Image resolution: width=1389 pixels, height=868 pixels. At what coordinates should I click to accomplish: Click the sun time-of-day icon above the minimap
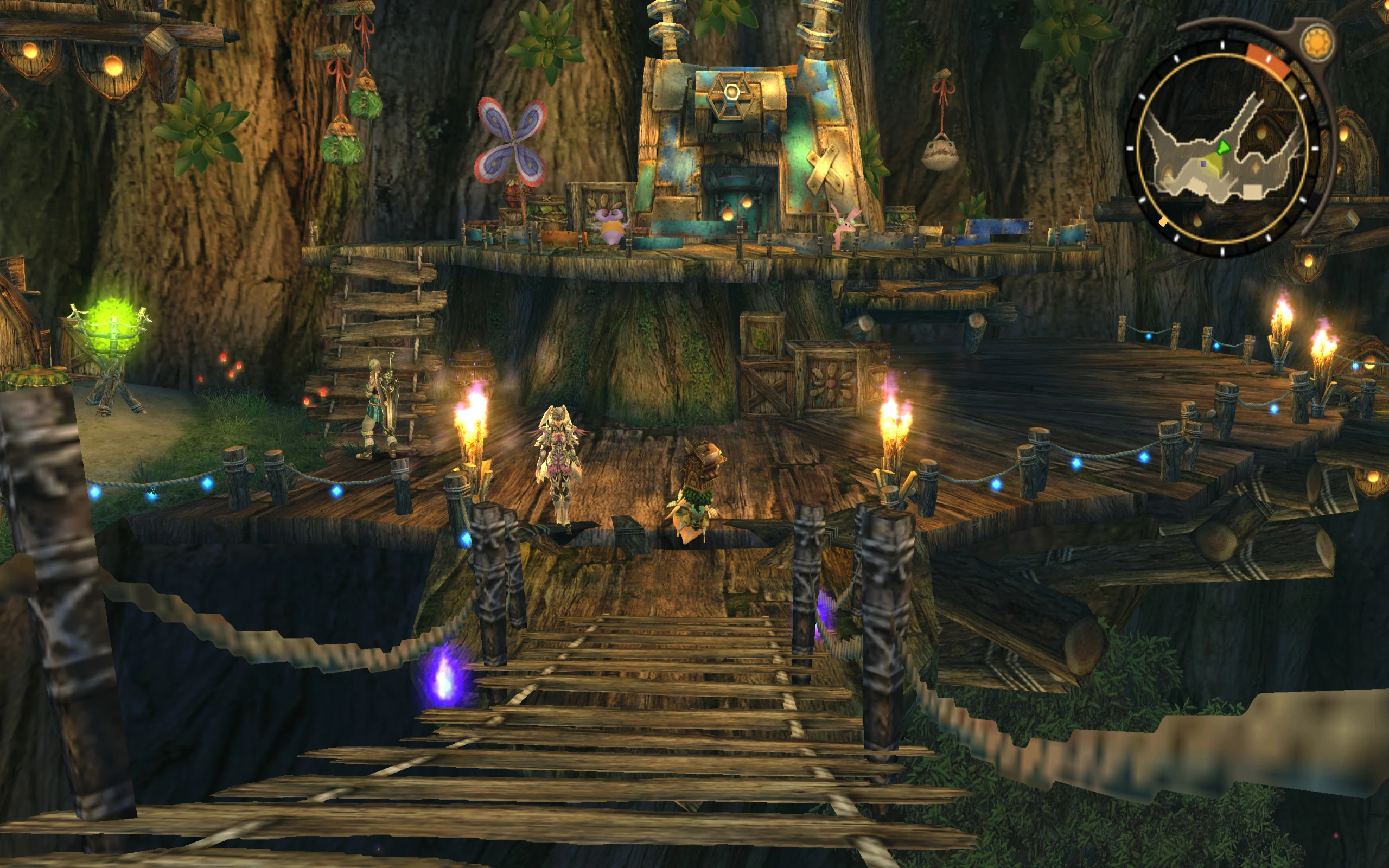tap(1318, 41)
